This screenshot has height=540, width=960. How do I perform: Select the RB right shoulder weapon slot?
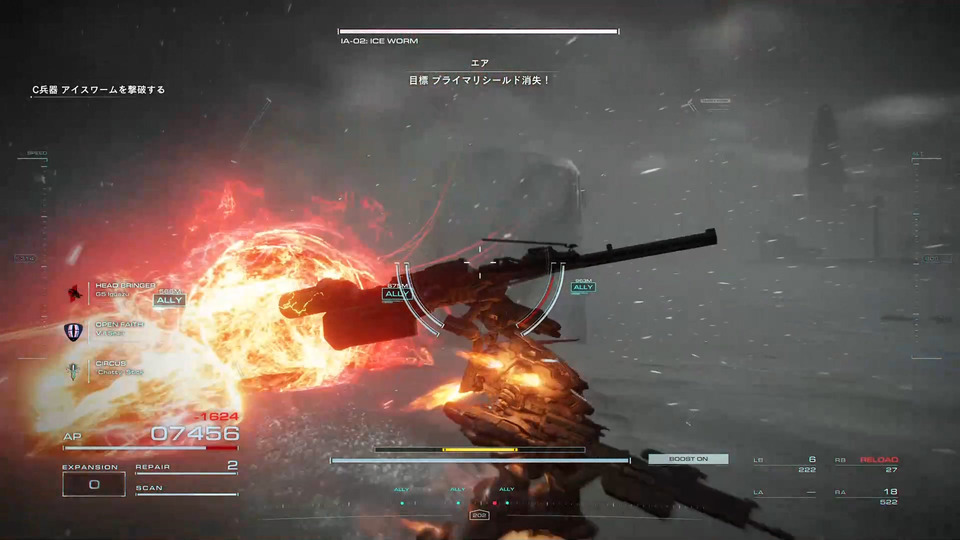tap(866, 464)
